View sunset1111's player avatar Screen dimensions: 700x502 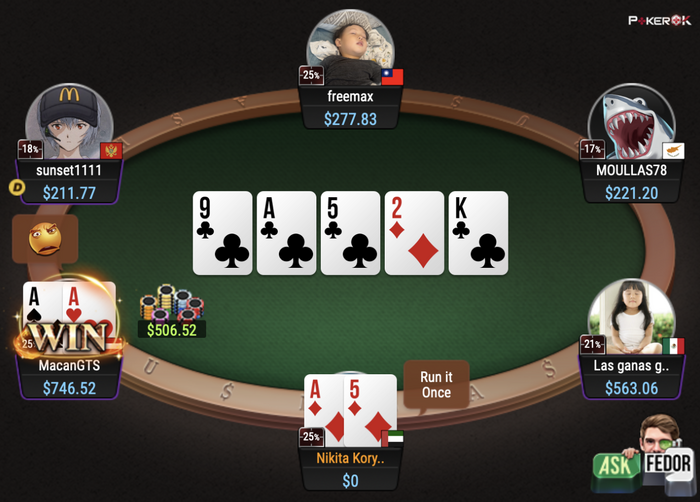69,122
